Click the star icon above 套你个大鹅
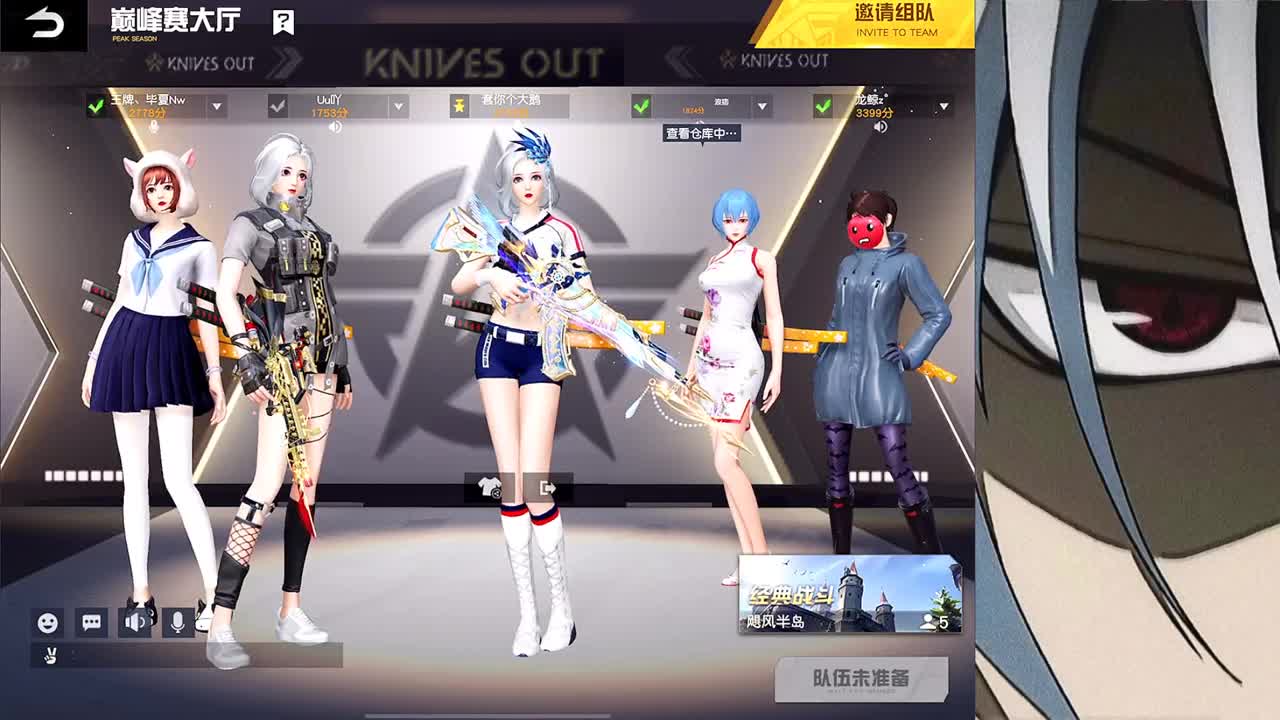Viewport: 1280px width, 720px height. 458,103
